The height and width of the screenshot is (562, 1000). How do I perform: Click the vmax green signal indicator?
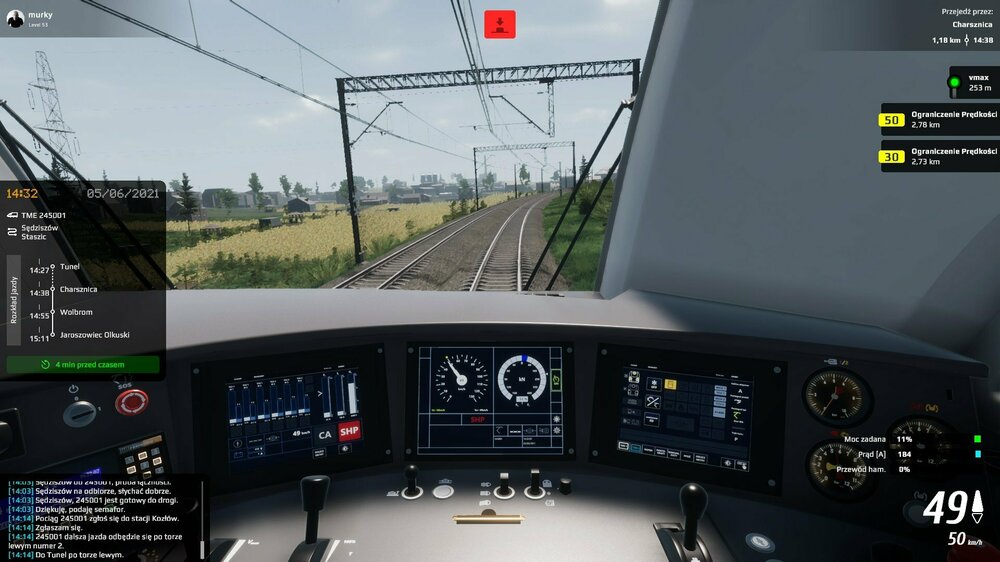[x=955, y=82]
